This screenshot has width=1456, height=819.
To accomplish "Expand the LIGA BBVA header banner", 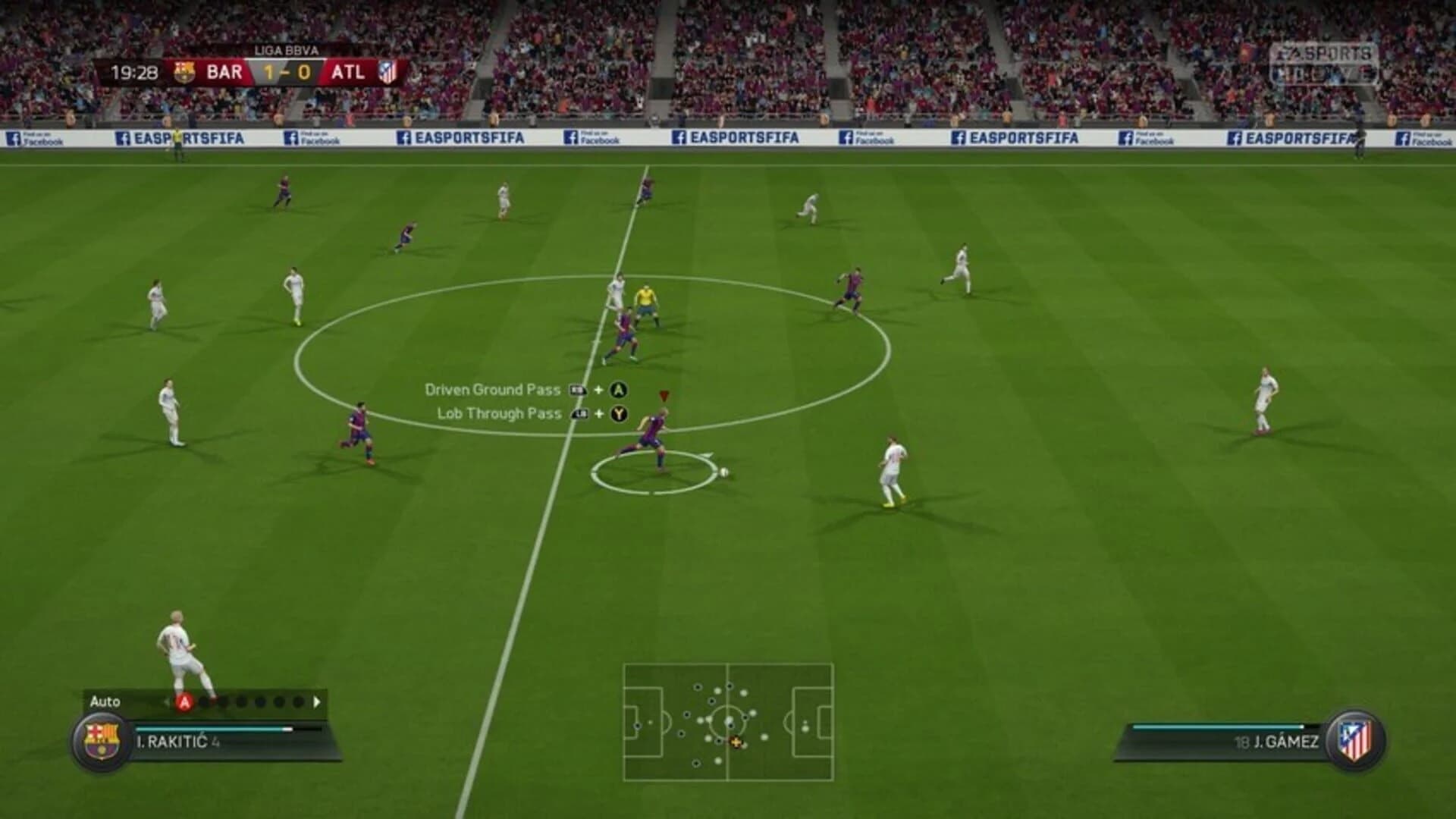I will click(x=286, y=50).
